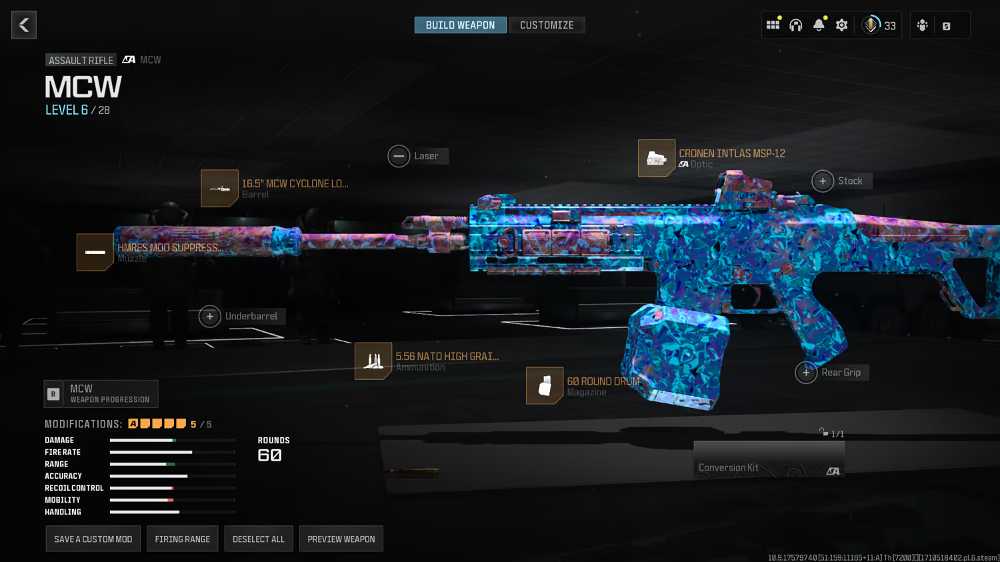Add a Stock attachment
This screenshot has height=562, width=1000.
(823, 181)
